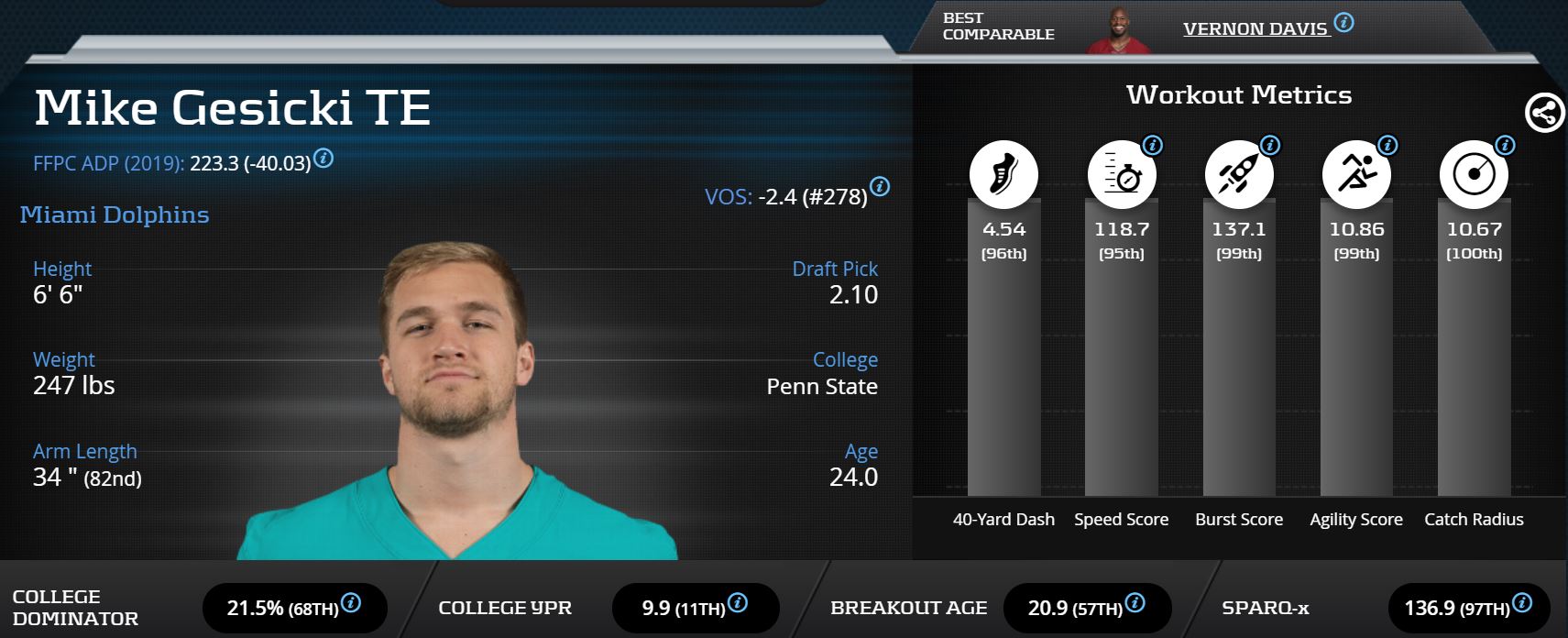Select the 40-Yard Dash shoe icon
The height and width of the screenshot is (638, 1568).
point(1003,173)
